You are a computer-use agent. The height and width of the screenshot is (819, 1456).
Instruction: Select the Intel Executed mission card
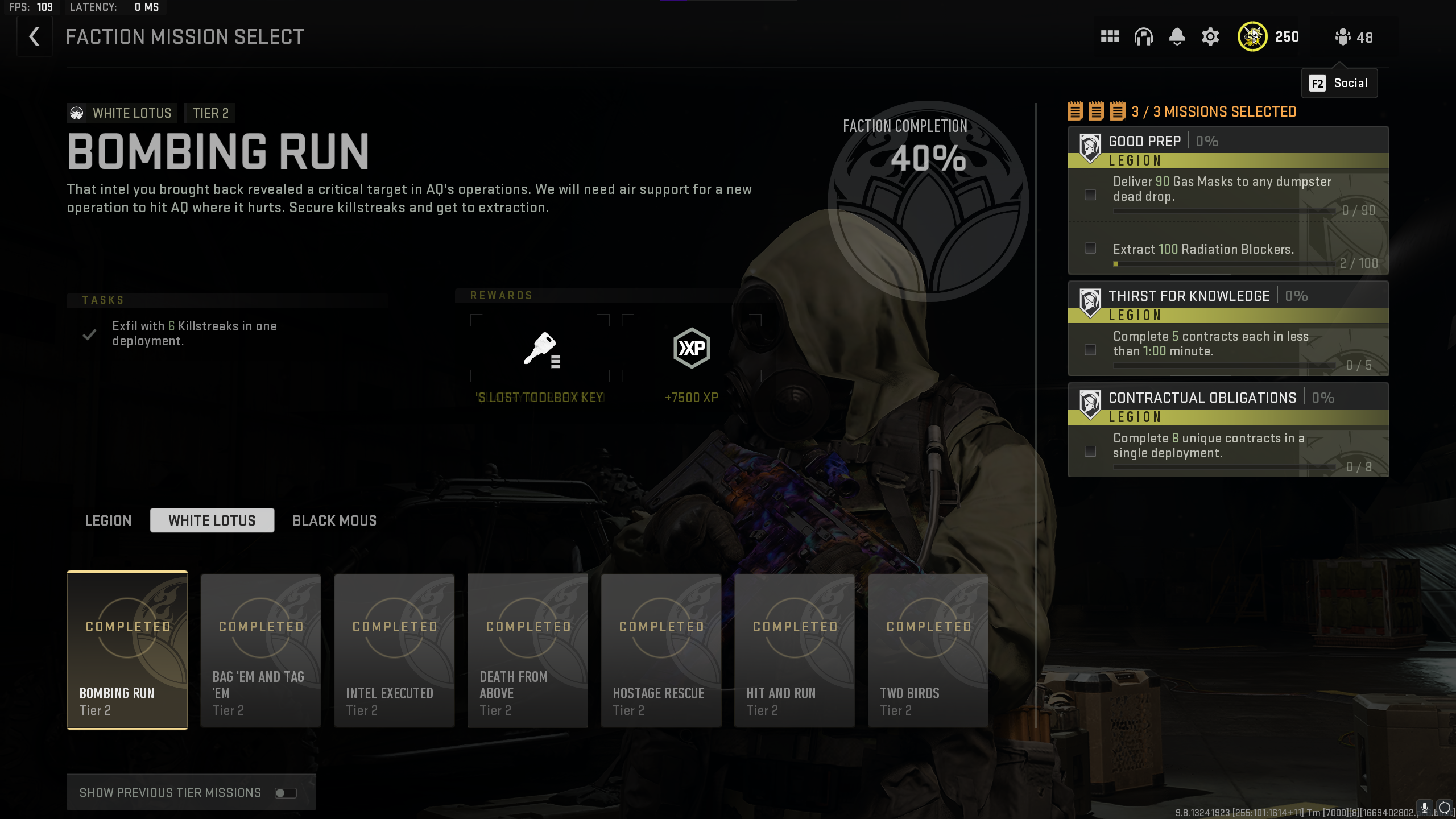pos(394,650)
